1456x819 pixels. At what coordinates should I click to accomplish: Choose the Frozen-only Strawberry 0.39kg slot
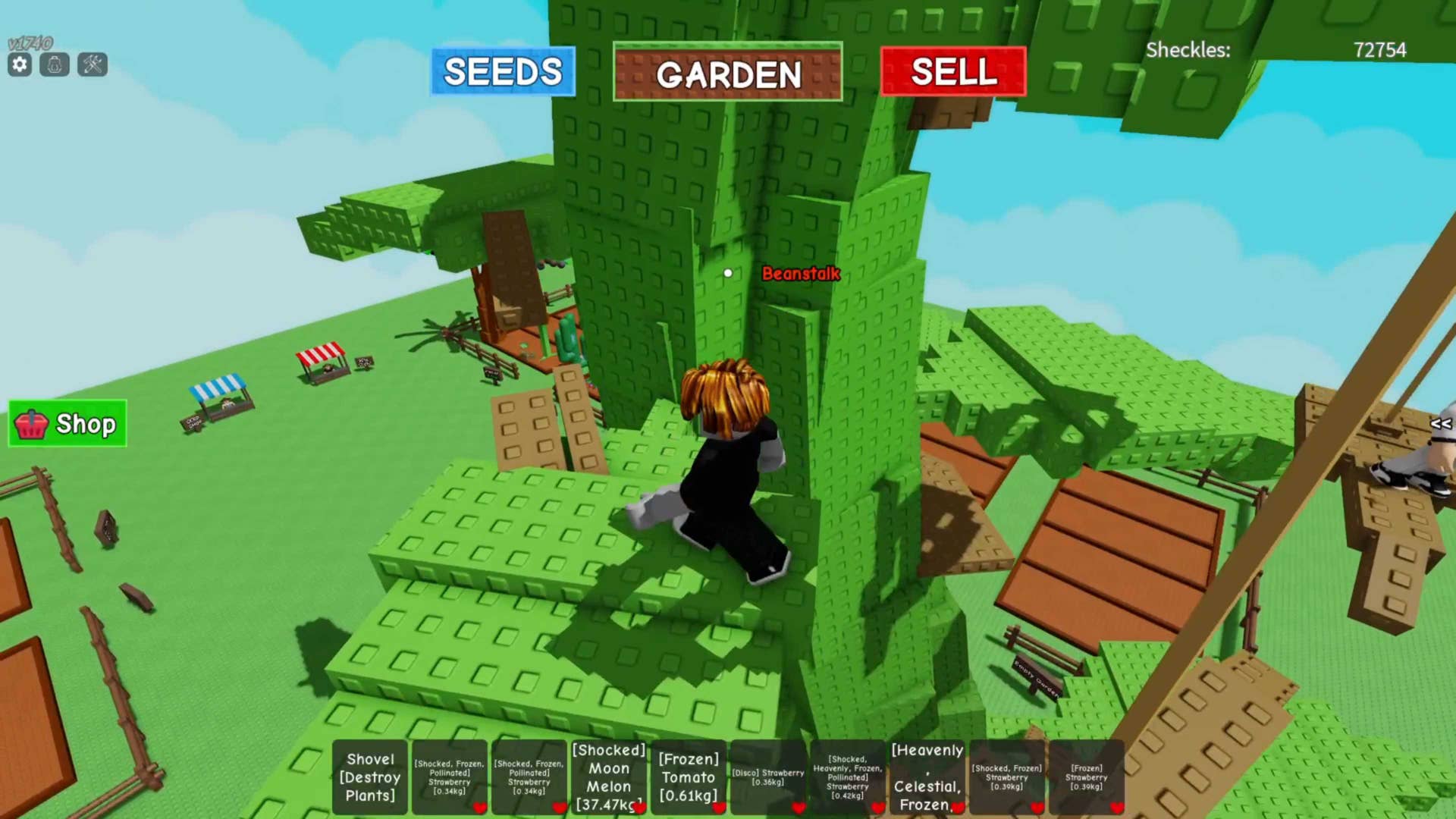click(1086, 777)
